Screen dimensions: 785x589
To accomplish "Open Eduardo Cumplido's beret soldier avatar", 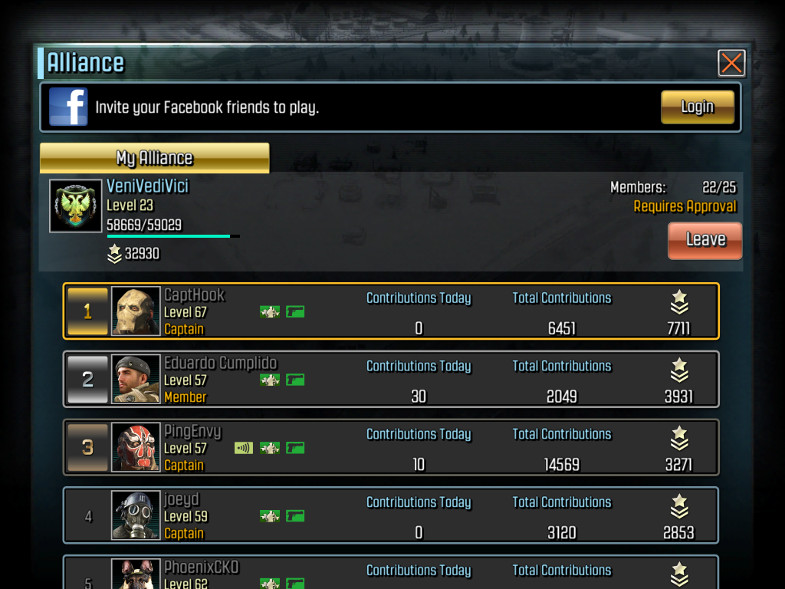I will pos(135,380).
